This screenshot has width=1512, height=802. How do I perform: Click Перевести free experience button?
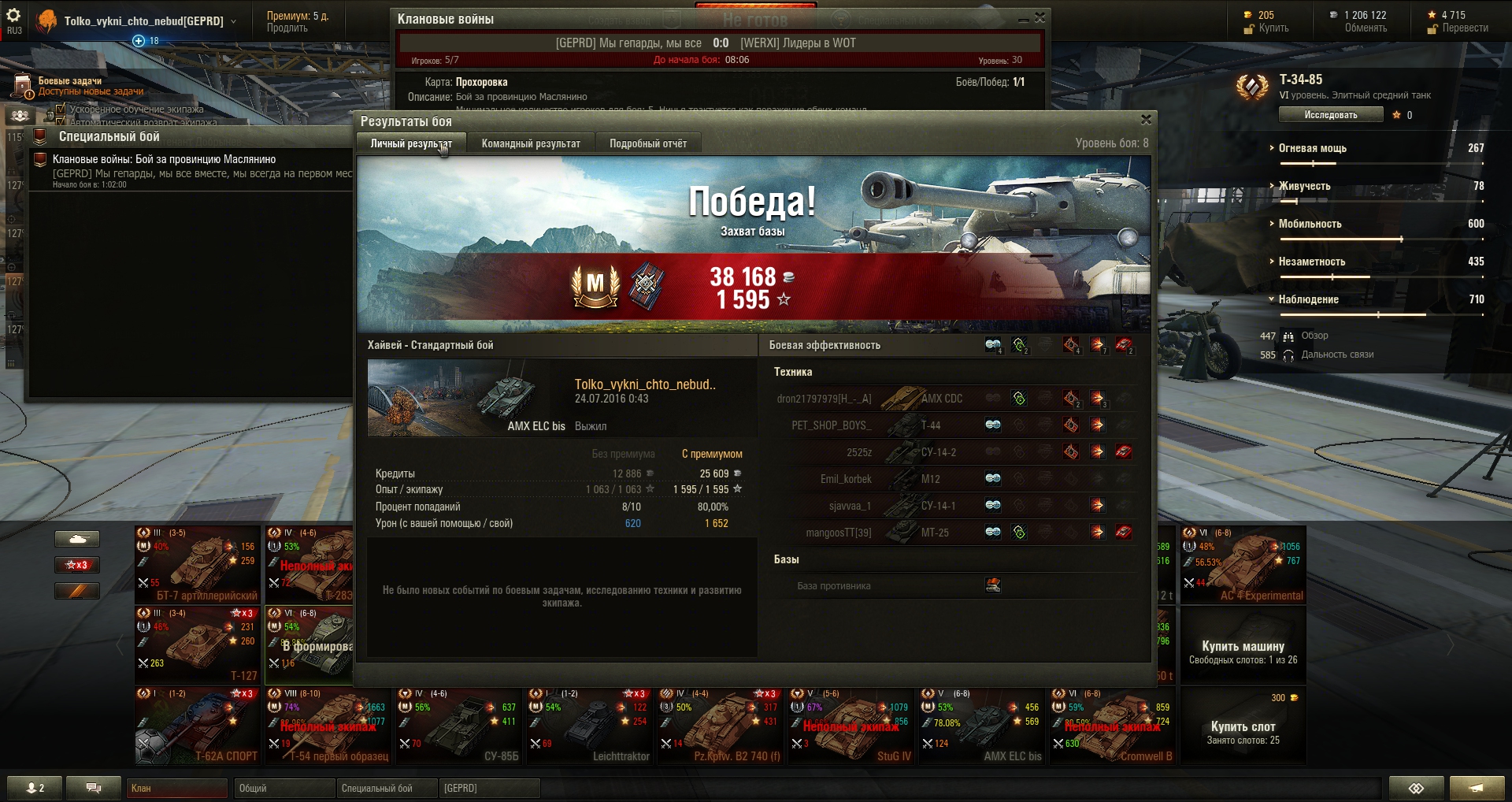(1465, 28)
